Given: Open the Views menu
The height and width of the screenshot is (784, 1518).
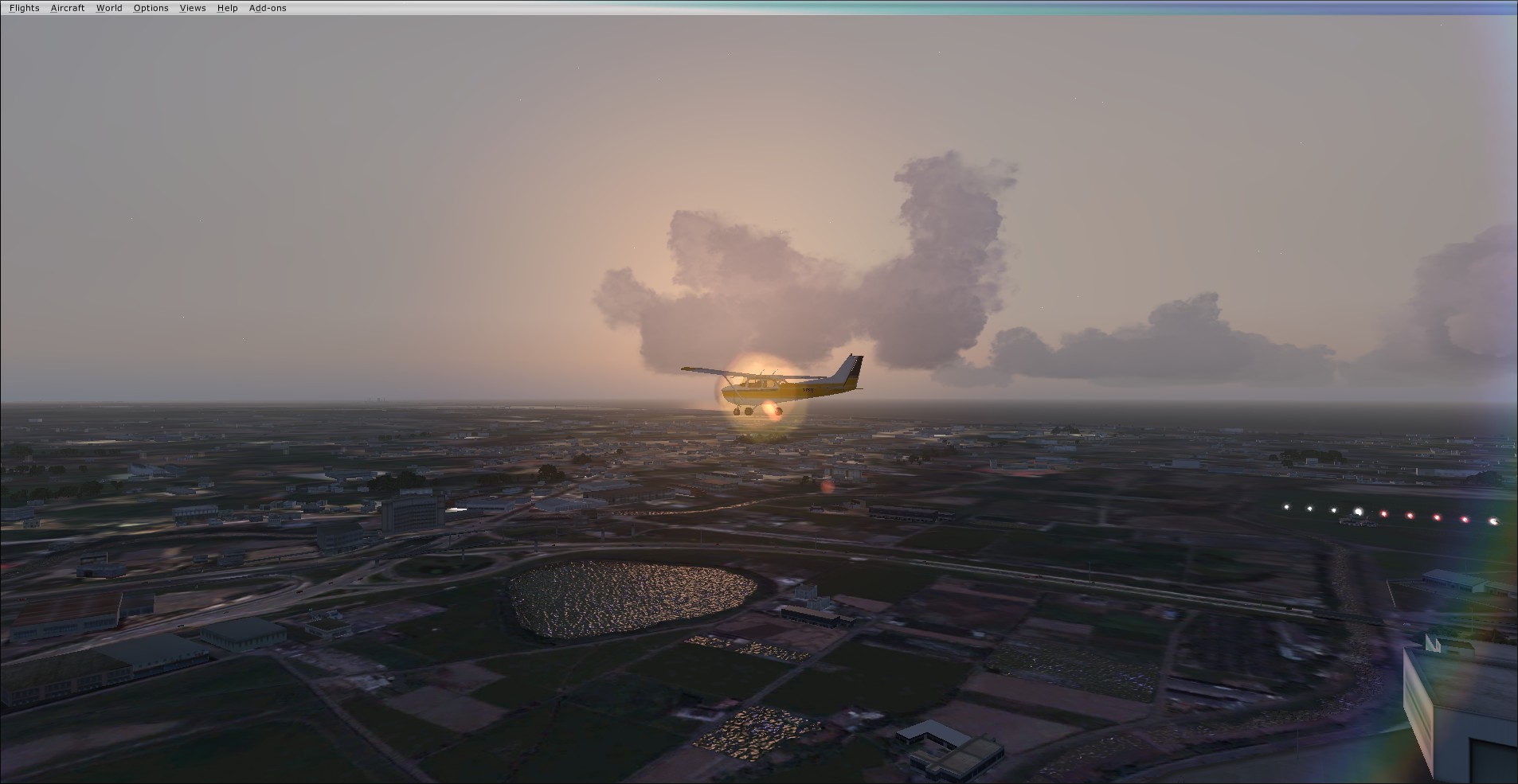Looking at the screenshot, I should pyautogui.click(x=193, y=8).
